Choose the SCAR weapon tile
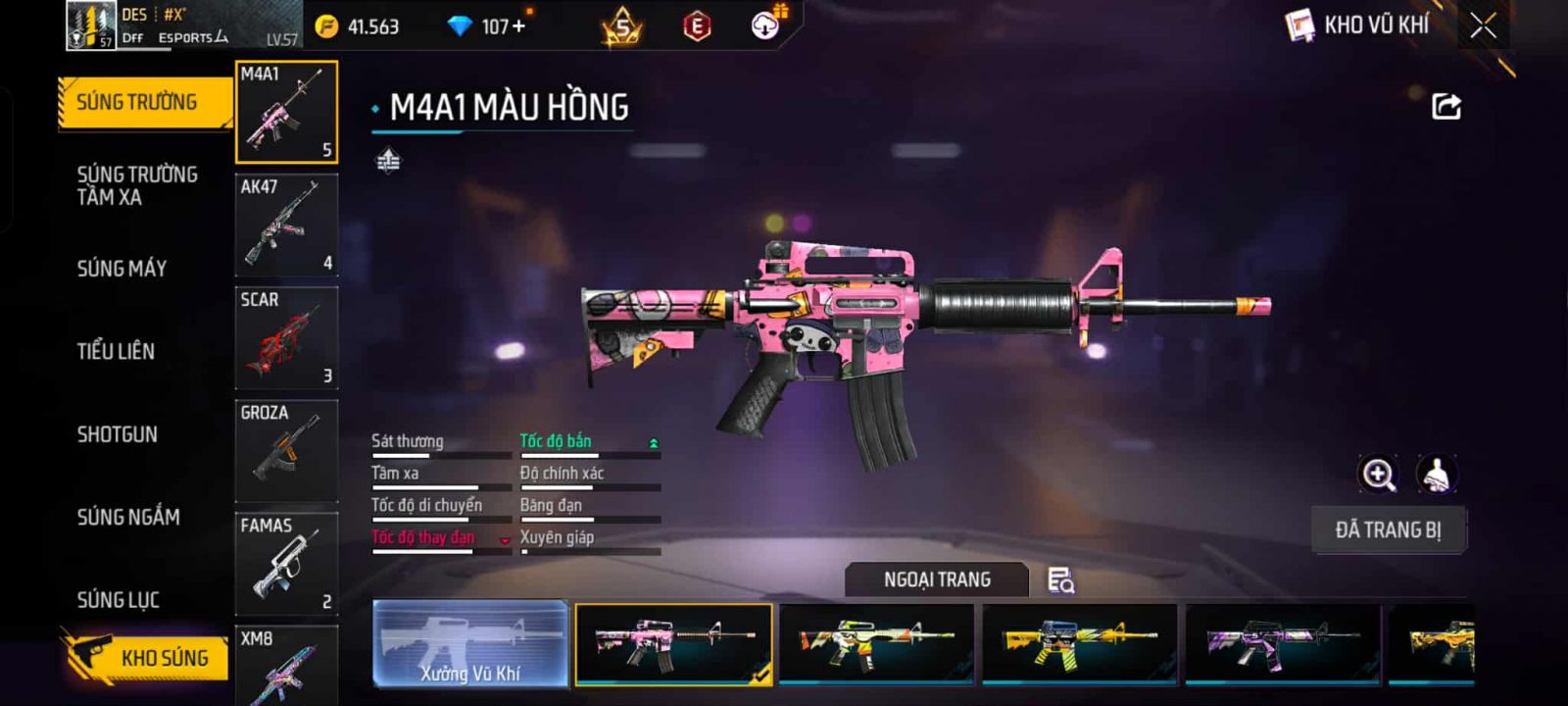This screenshot has height=706, width=1568. pos(286,337)
